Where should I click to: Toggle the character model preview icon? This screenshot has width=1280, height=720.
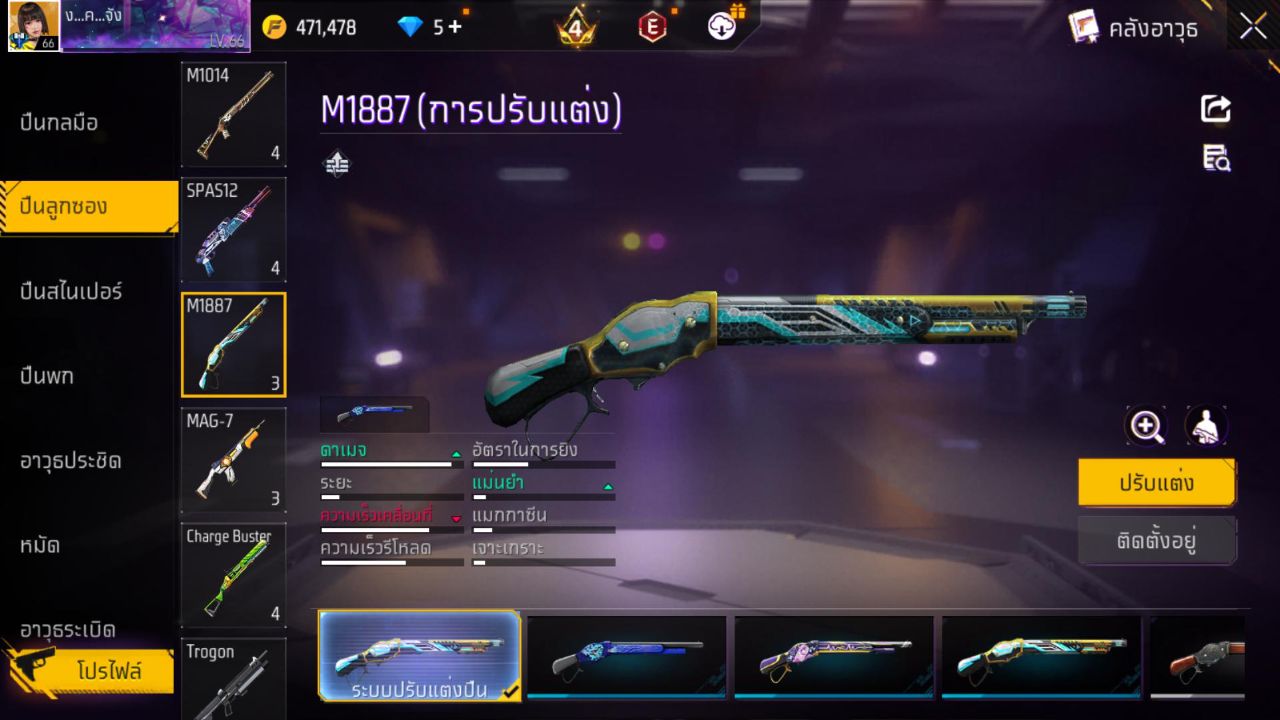point(1206,426)
